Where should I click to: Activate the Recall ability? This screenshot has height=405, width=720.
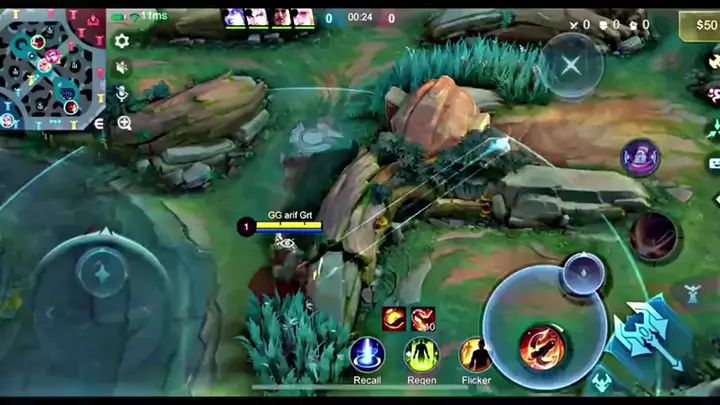point(367,355)
